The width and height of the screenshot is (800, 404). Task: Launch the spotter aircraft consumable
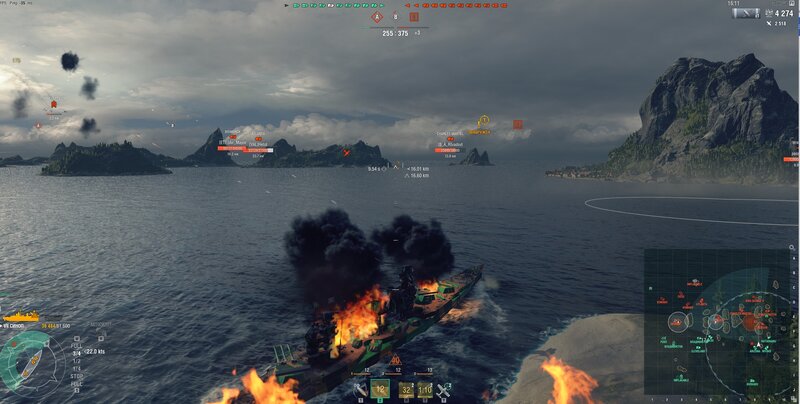pos(443,389)
